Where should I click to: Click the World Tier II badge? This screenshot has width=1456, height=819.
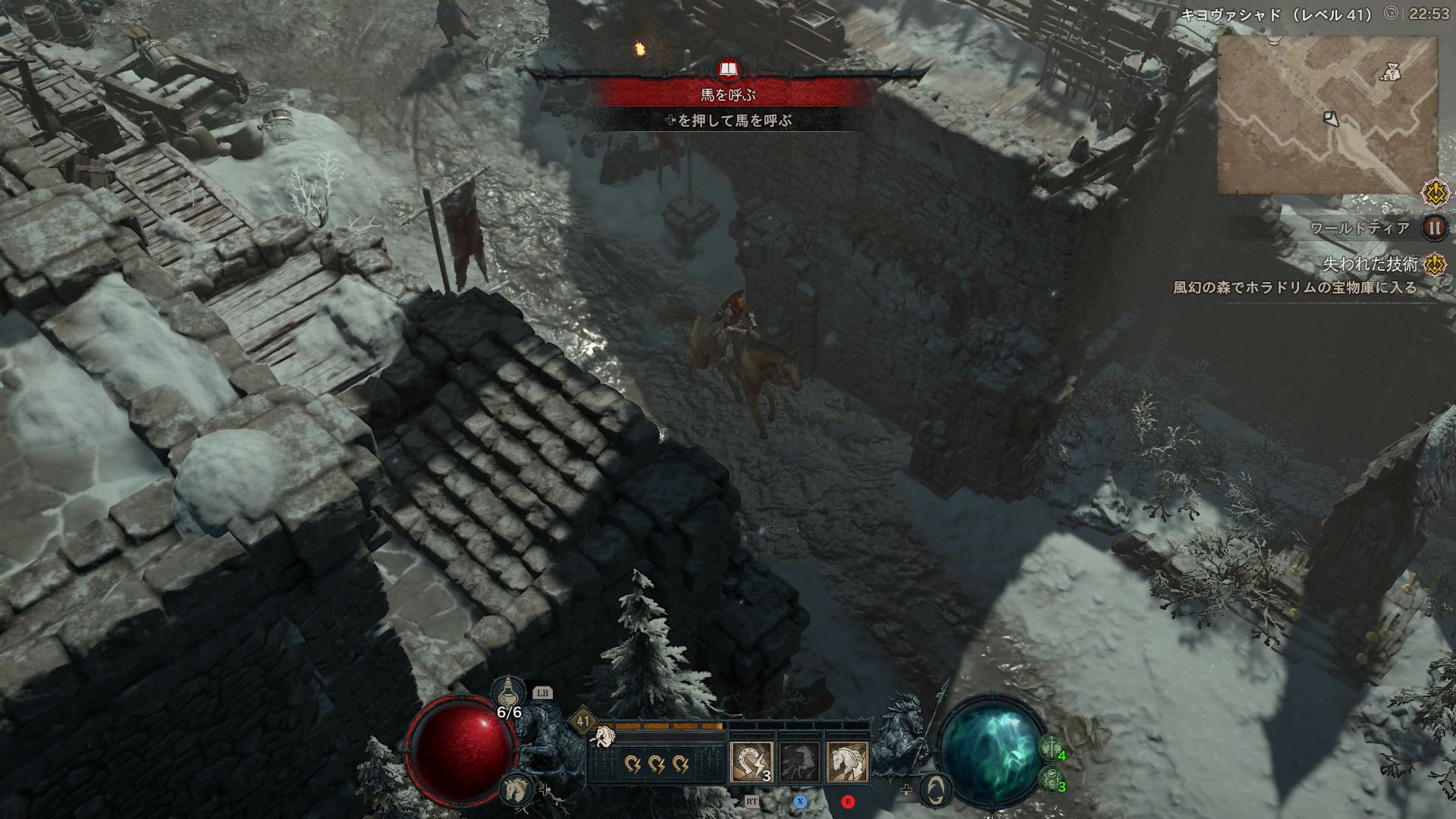(x=1434, y=227)
